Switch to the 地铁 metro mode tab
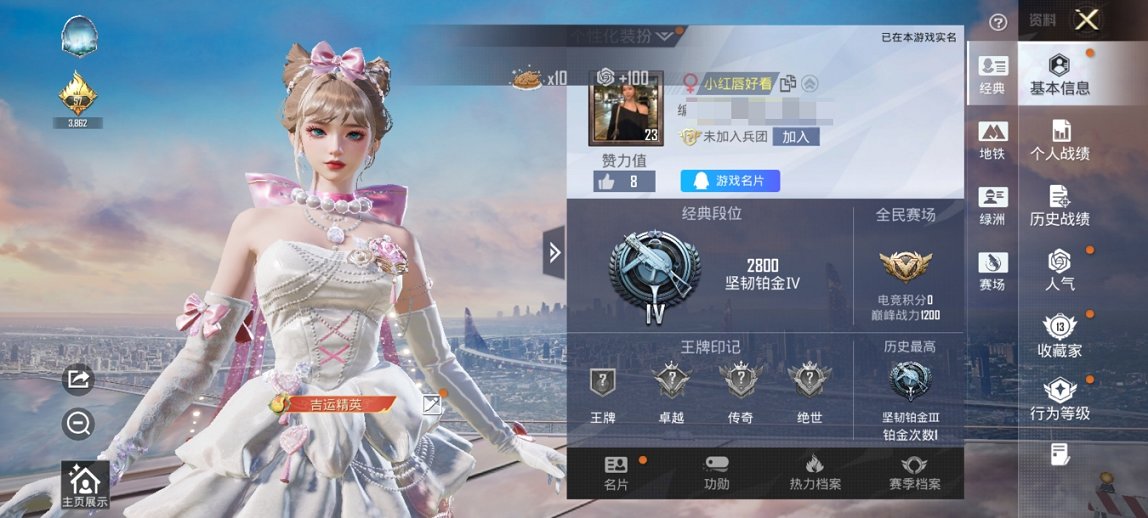Viewport: 1148px width, 518px height. click(x=992, y=141)
